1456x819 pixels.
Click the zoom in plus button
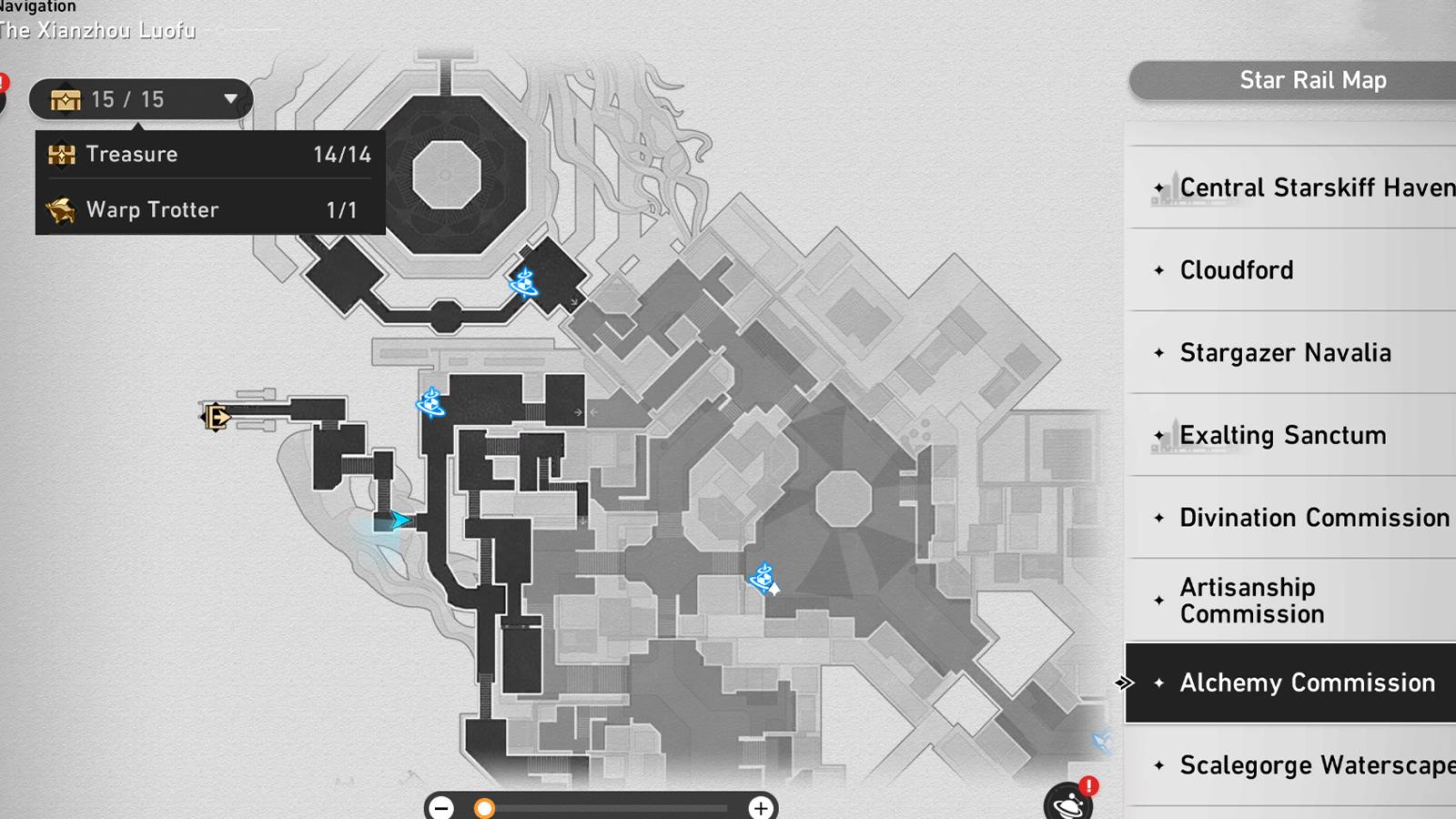pyautogui.click(x=760, y=806)
